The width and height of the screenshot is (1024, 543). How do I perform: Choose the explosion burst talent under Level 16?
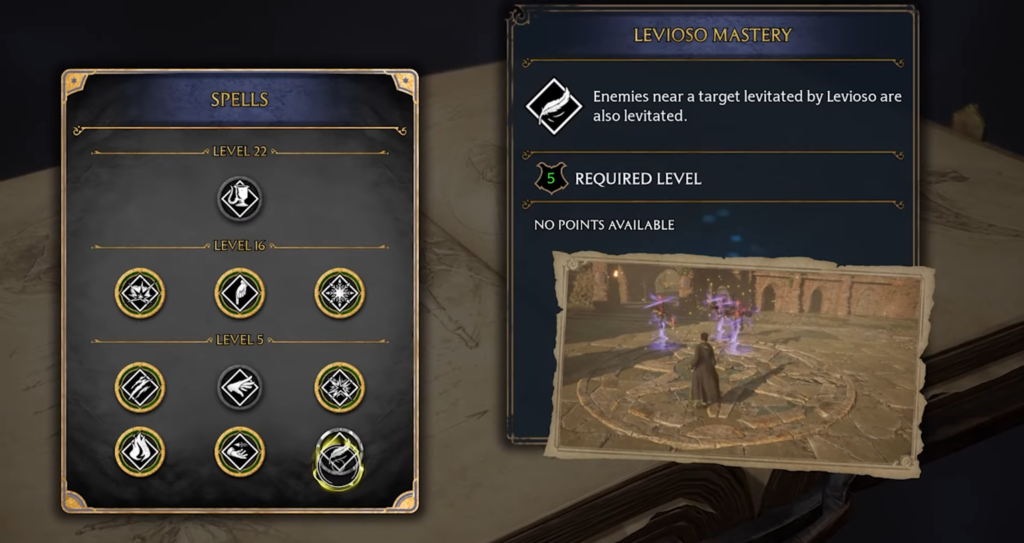[140, 292]
